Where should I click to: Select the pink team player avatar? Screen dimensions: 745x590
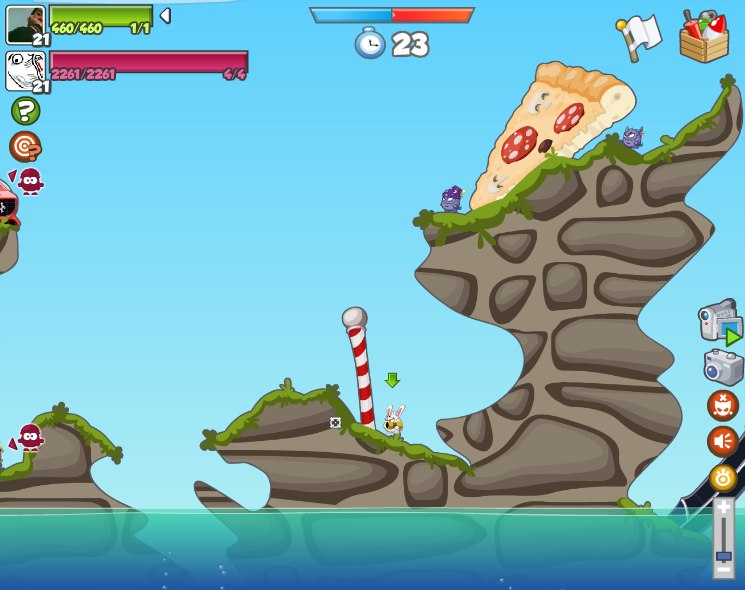click(25, 71)
